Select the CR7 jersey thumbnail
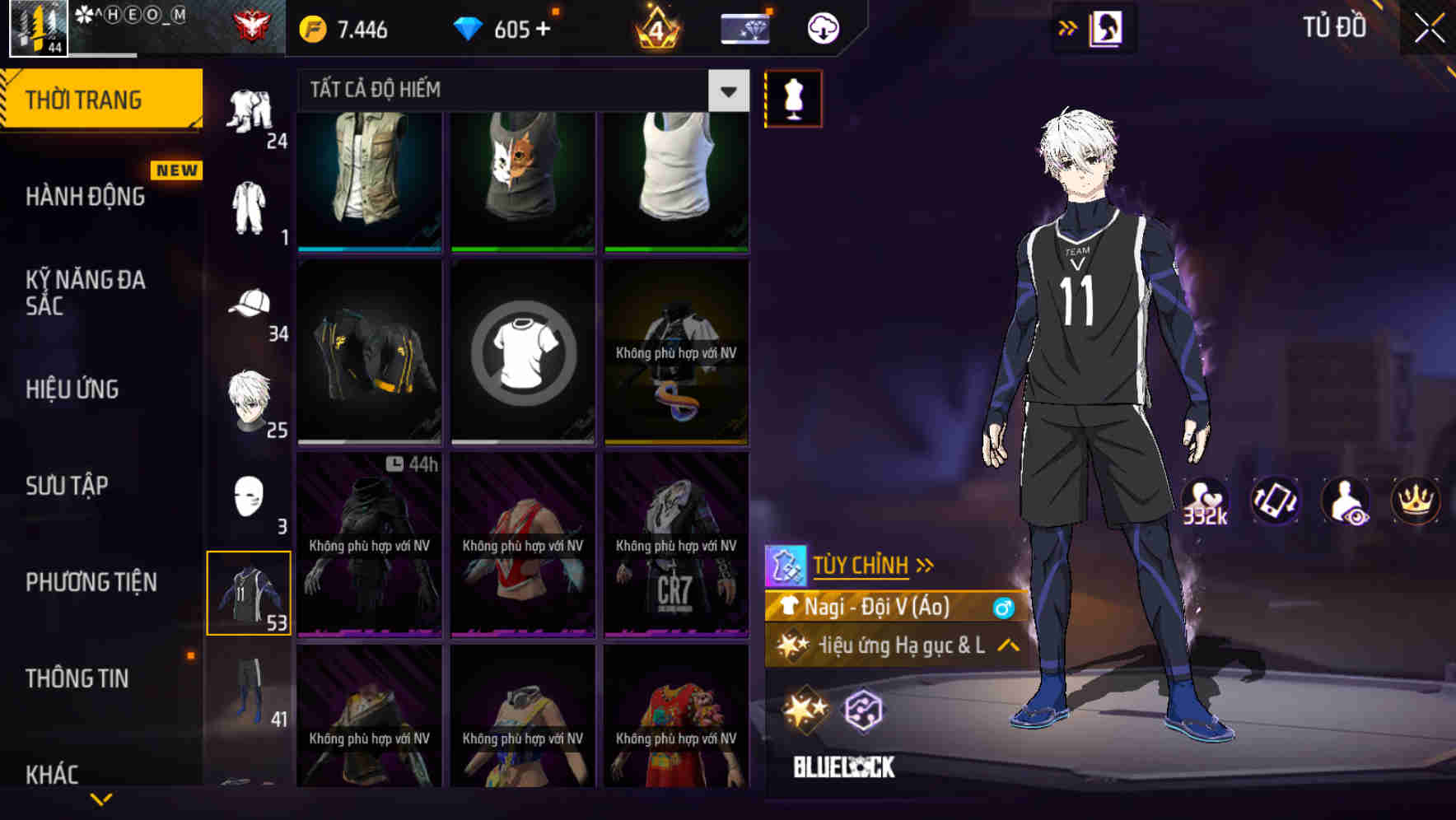 pyautogui.click(x=676, y=543)
